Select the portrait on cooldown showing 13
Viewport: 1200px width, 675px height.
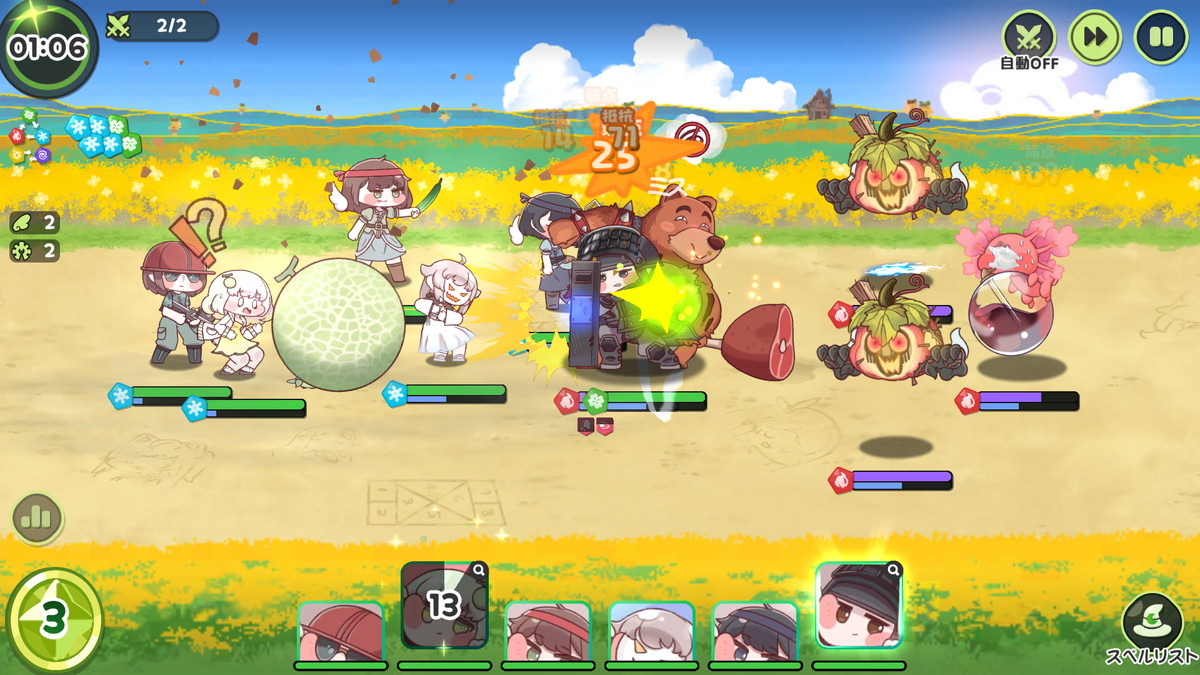(444, 607)
